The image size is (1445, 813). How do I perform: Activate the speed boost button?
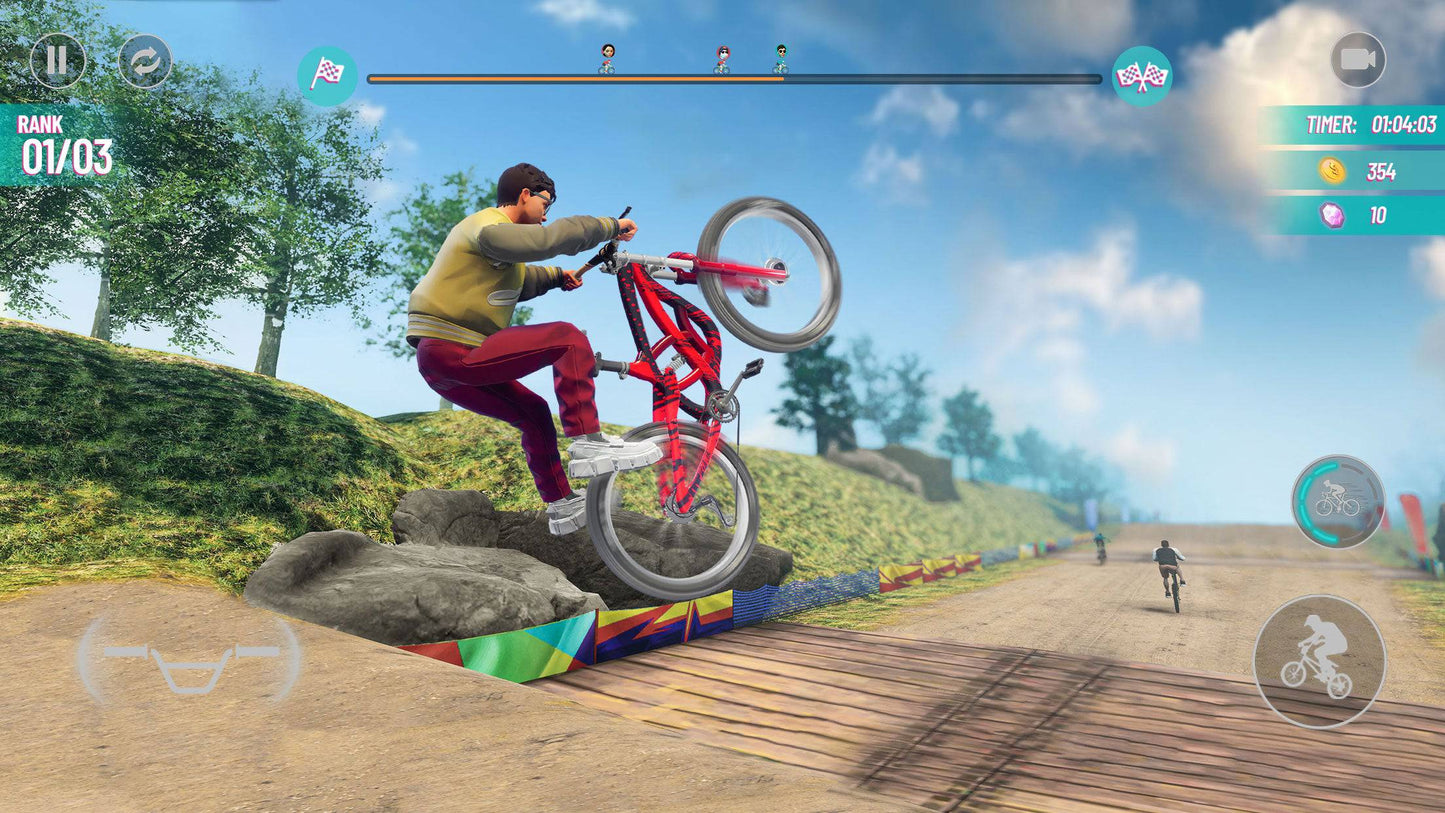coord(1338,501)
